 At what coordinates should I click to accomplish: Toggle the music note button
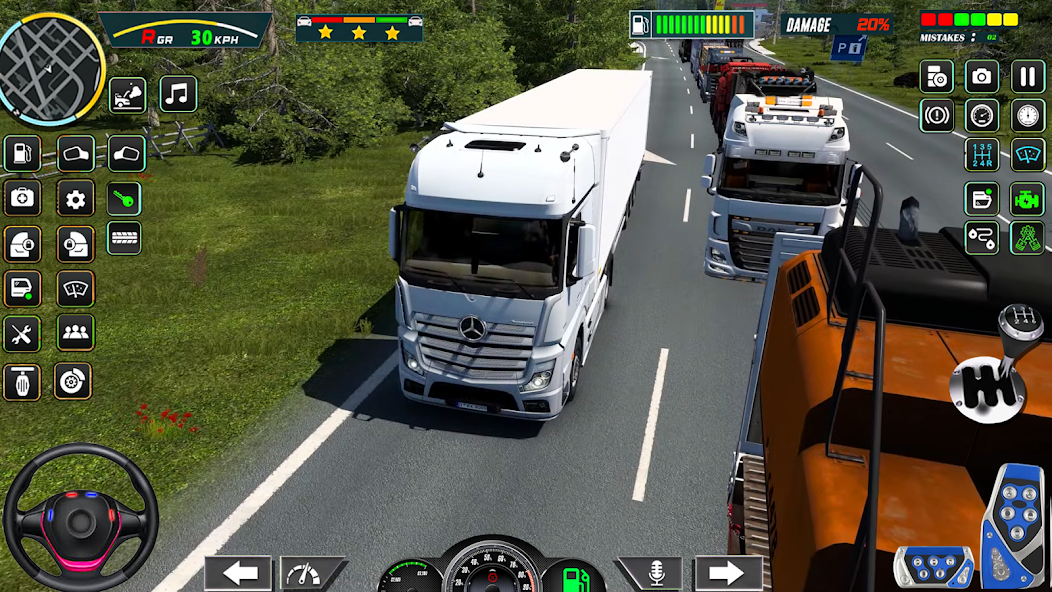[x=178, y=94]
